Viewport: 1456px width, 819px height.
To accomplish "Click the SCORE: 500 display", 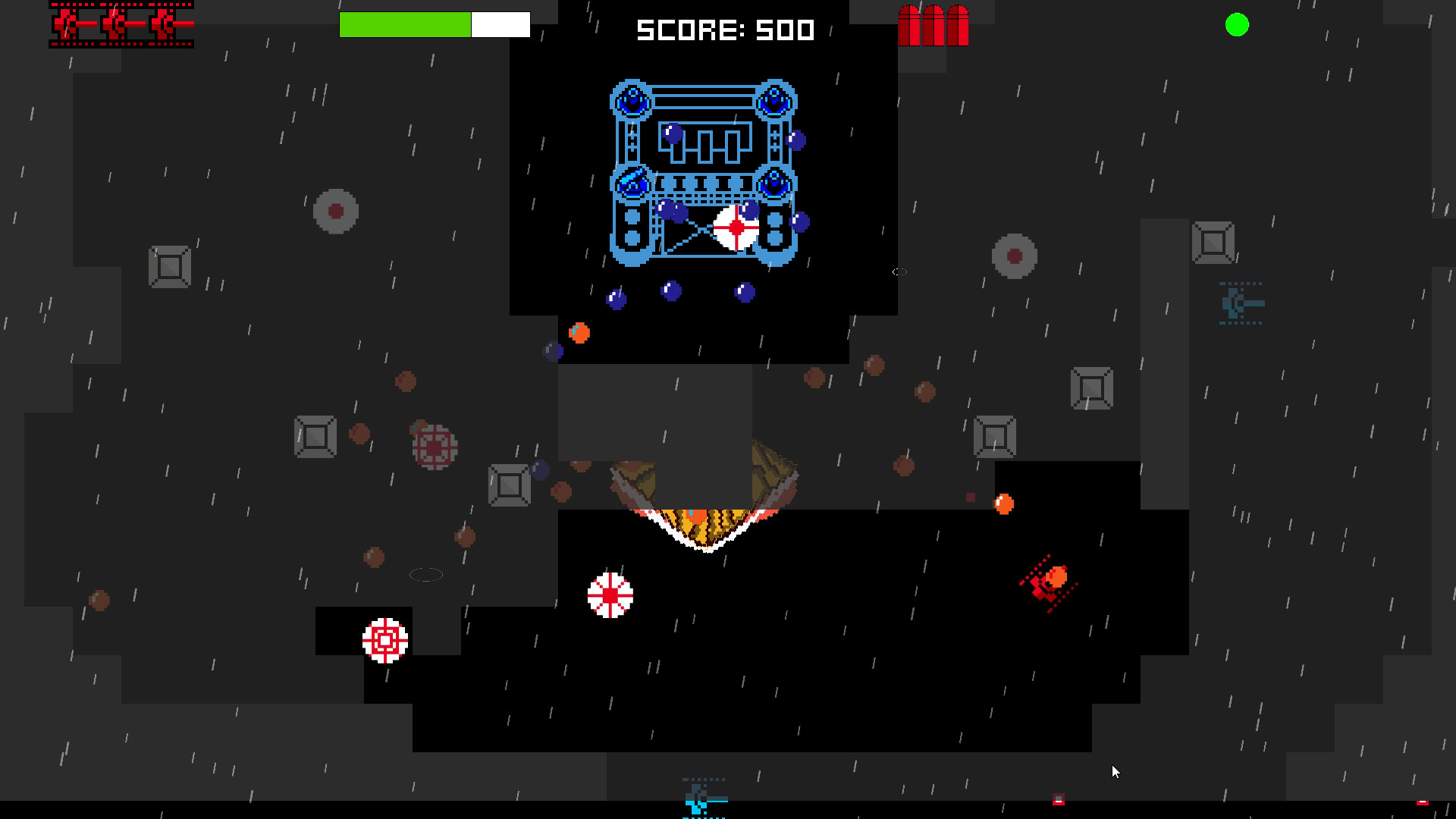I will click(x=724, y=30).
